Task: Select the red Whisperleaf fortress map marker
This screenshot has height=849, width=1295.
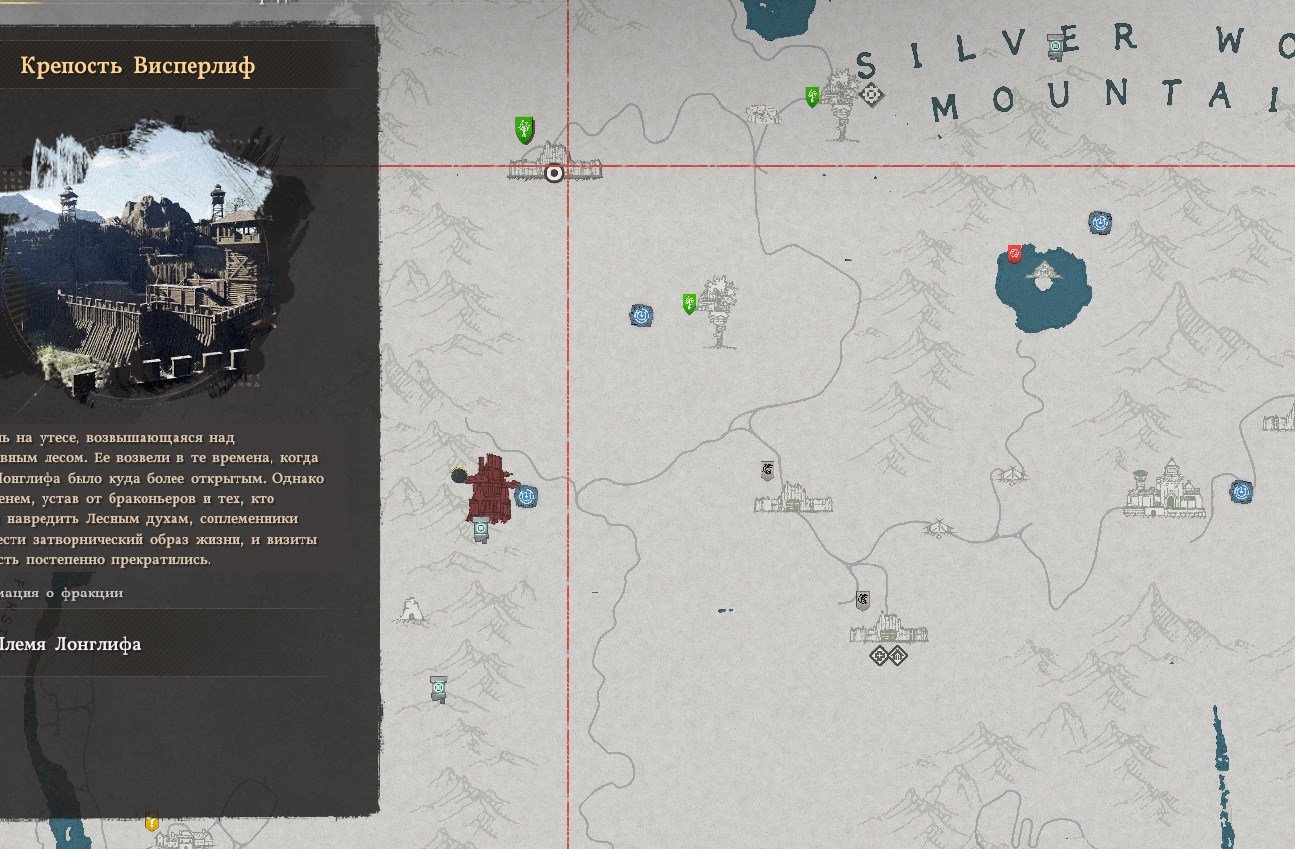Action: 491,488
